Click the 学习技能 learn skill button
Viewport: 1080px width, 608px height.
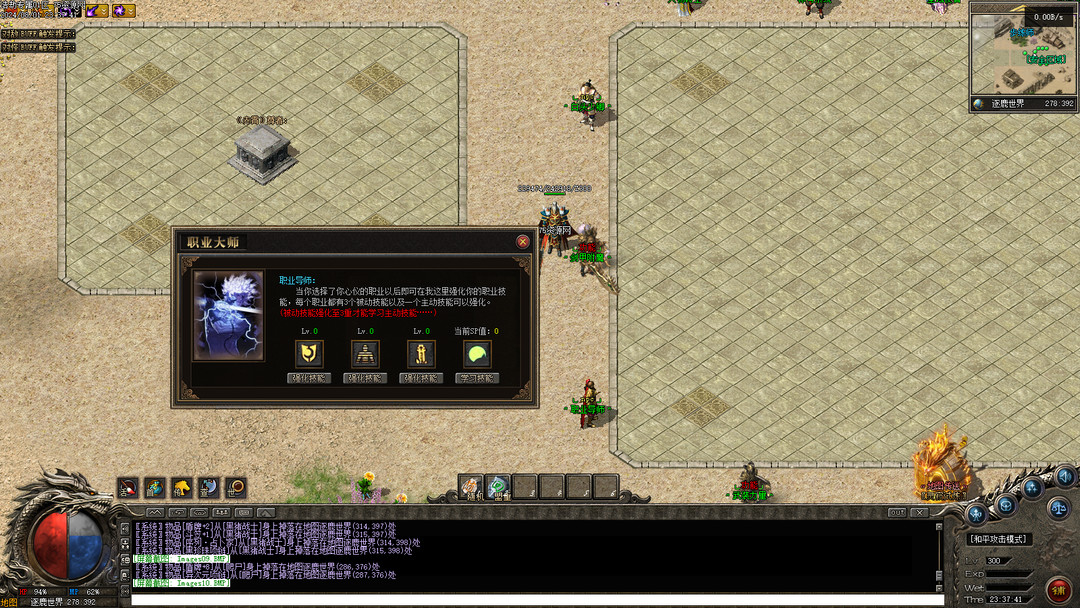pyautogui.click(x=477, y=379)
